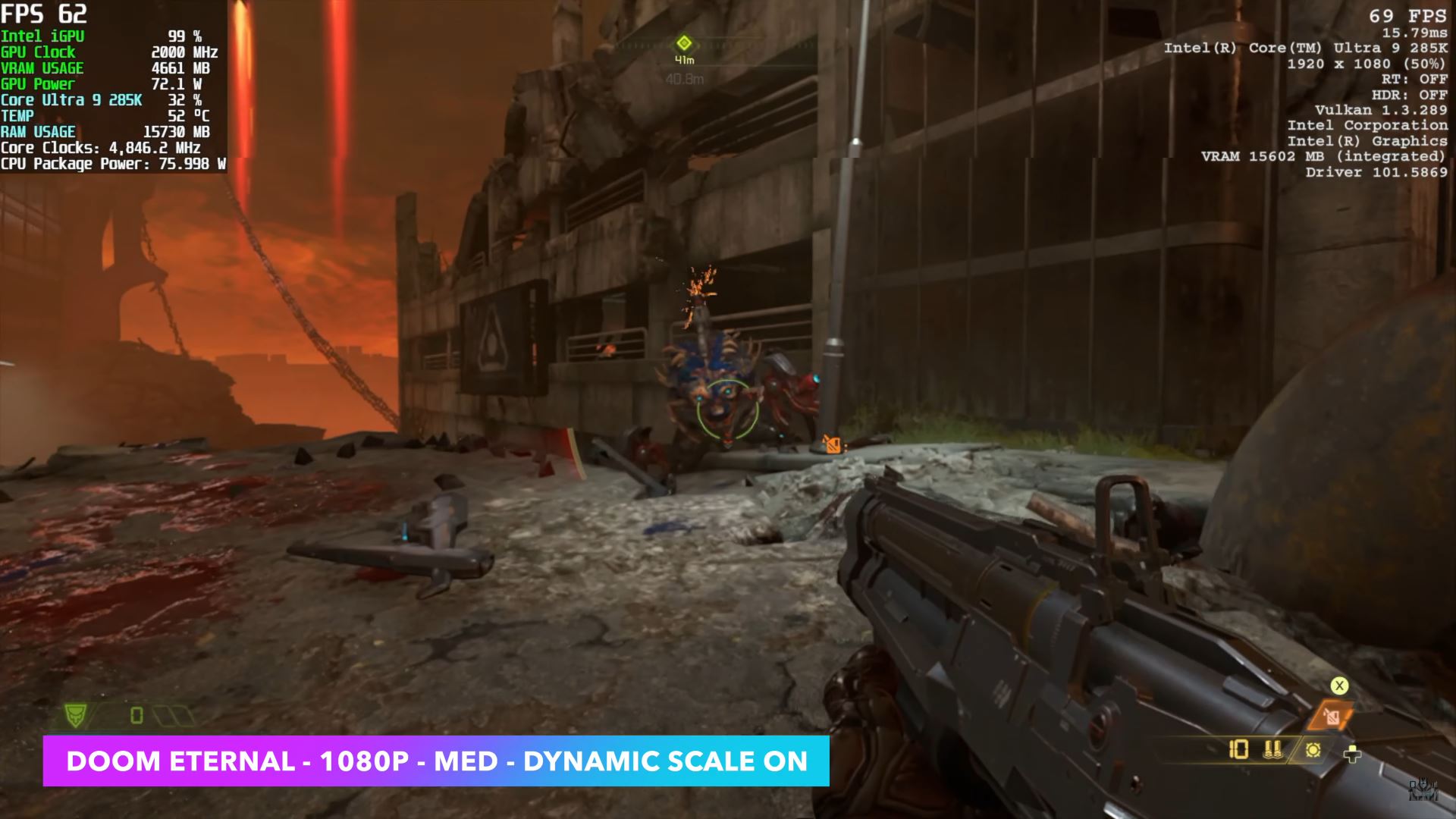This screenshot has height=819, width=1456.
Task: Click the yellow weapon mod icon
Action: (1313, 750)
